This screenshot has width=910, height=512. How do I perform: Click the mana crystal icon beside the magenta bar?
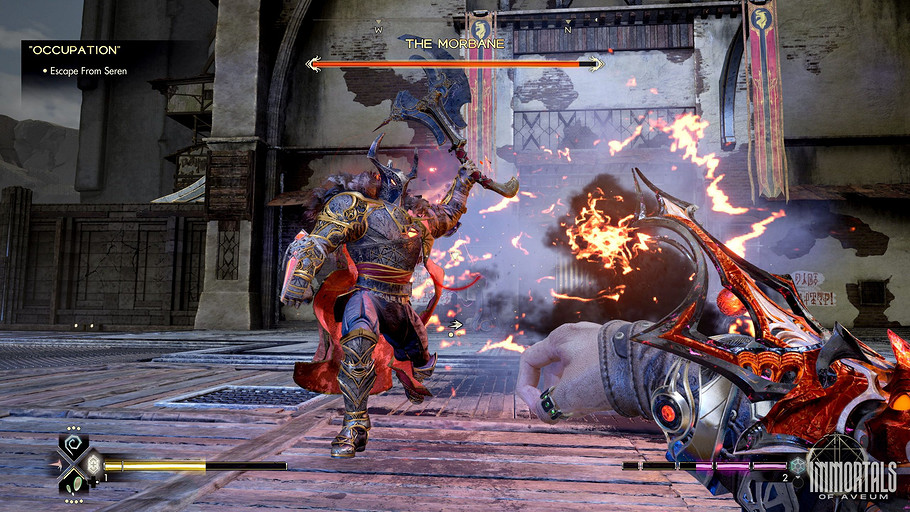[797, 465]
